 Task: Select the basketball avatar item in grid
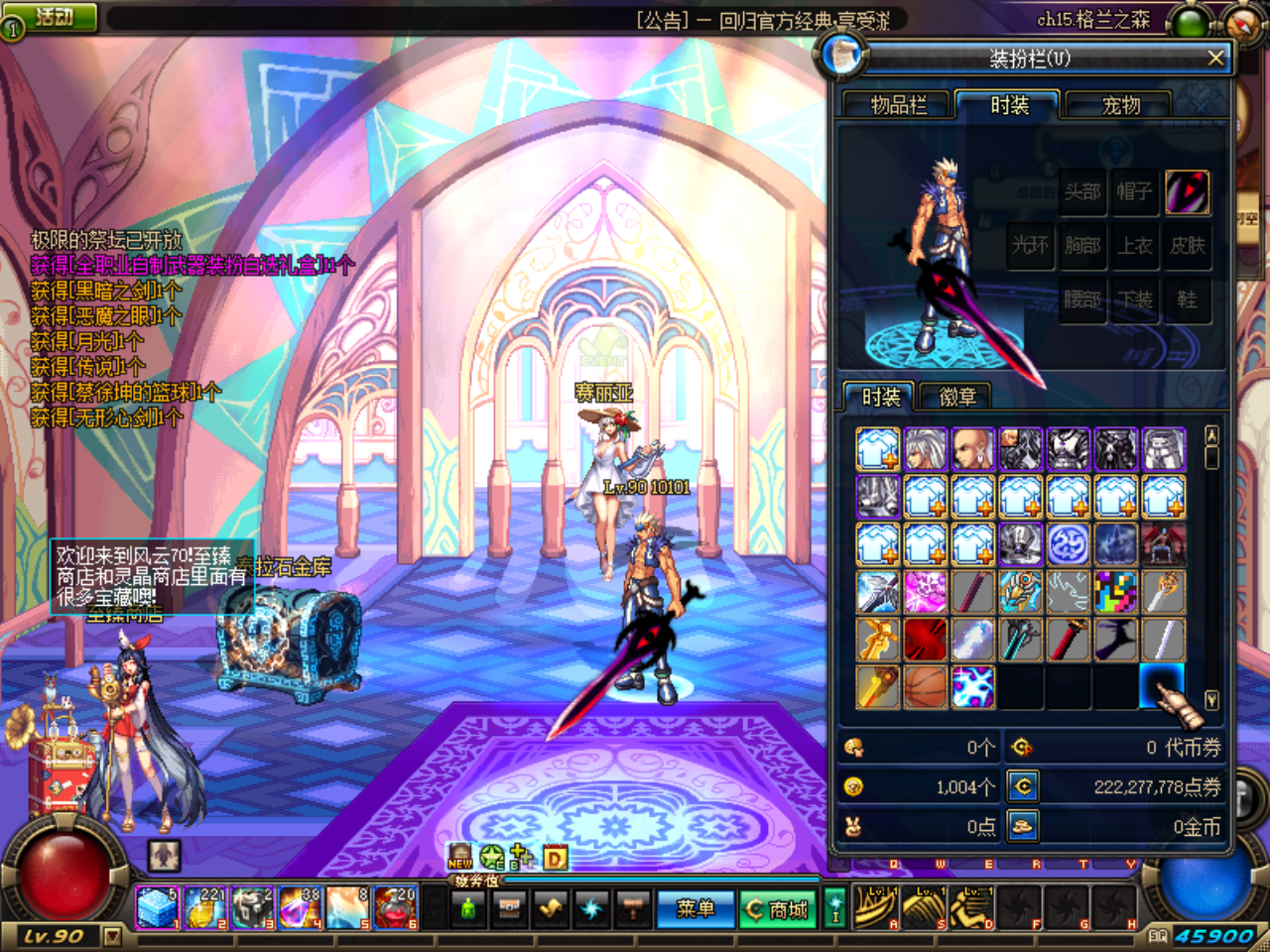[925, 686]
